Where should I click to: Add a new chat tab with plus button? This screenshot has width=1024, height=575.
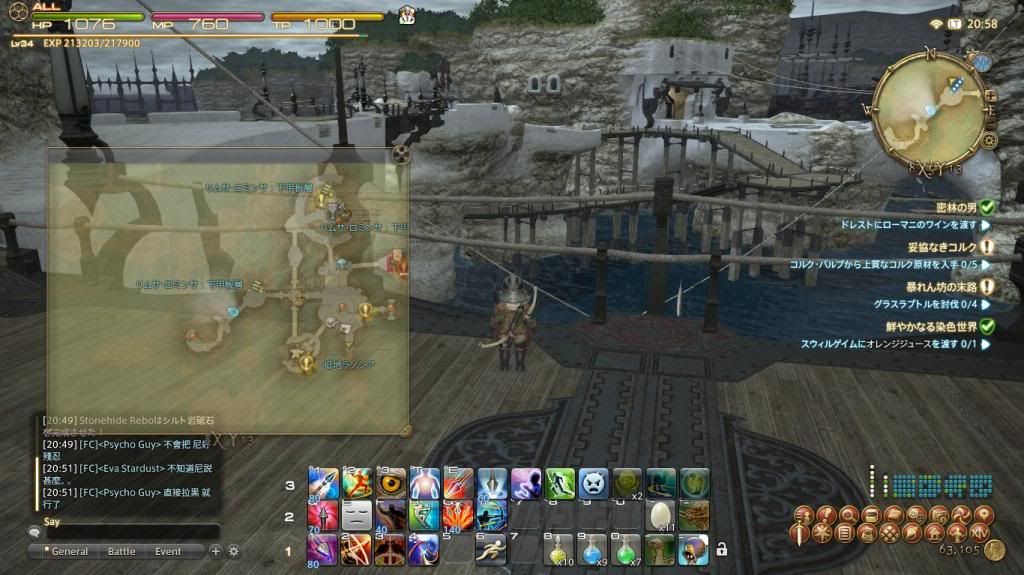click(x=215, y=551)
